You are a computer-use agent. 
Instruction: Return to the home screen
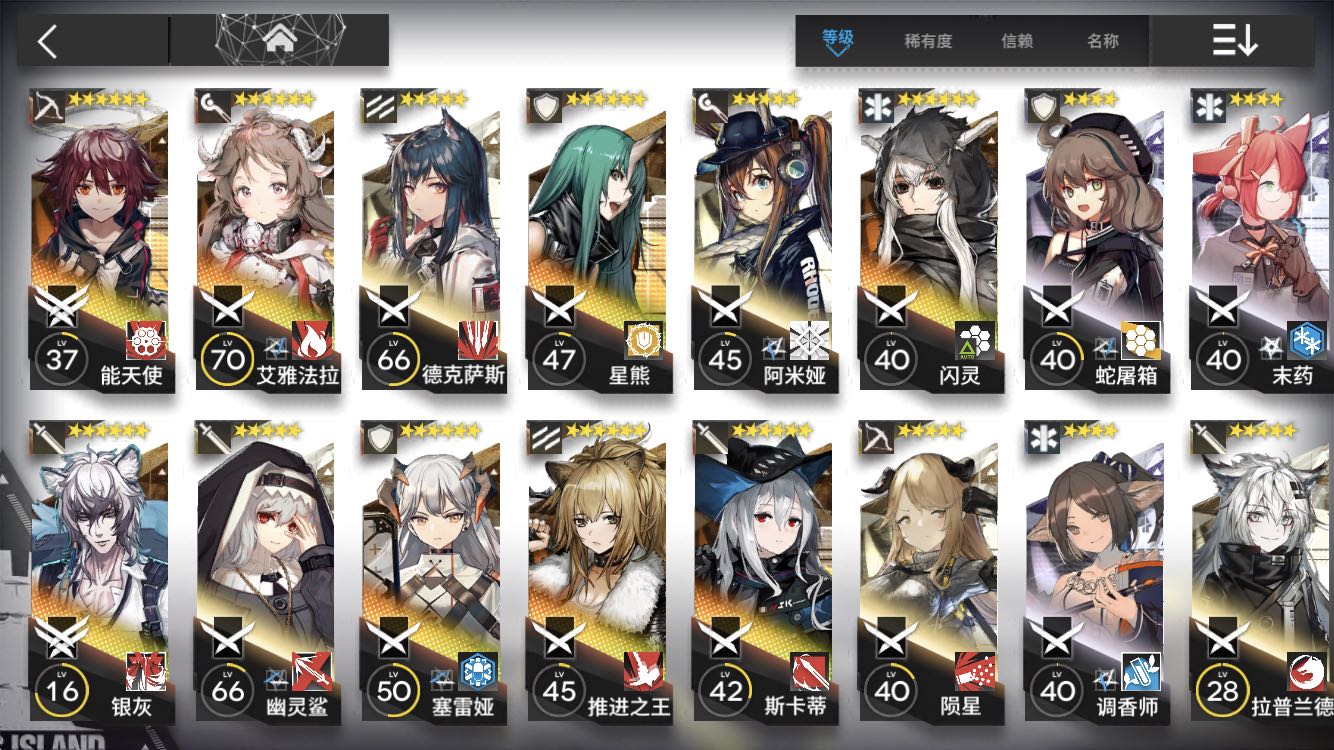279,41
